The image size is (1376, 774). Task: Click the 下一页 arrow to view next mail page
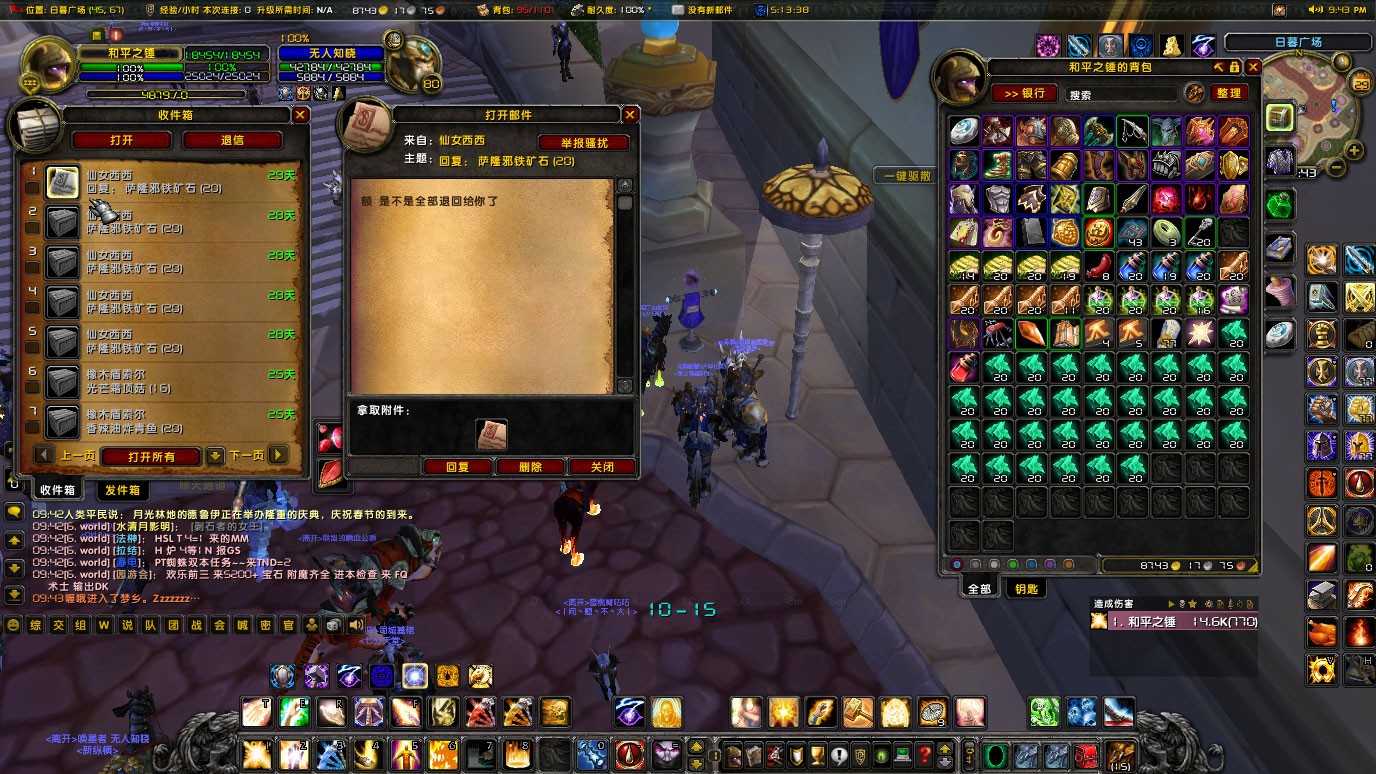(x=278, y=453)
